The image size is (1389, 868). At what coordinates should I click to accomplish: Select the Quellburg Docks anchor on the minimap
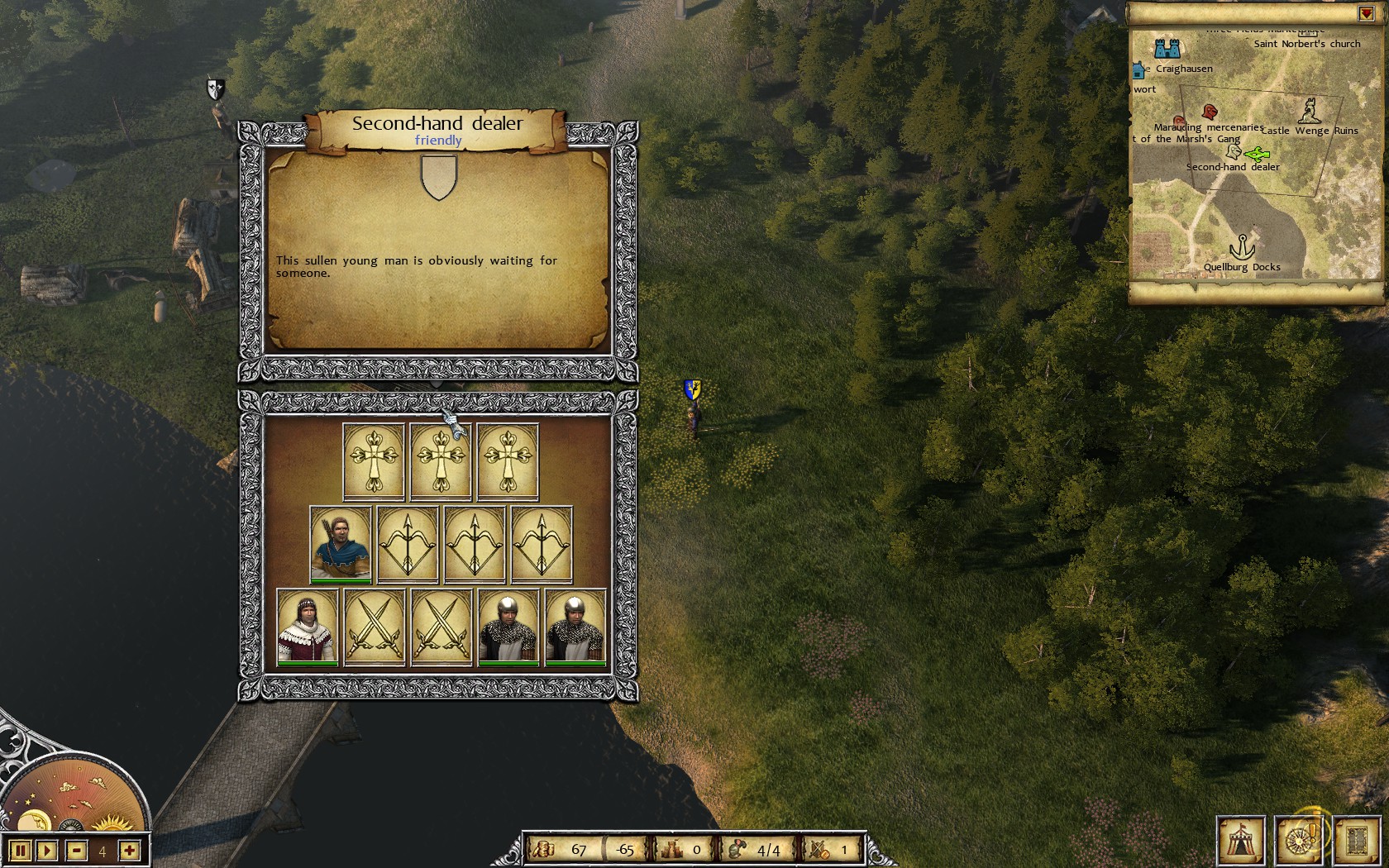point(1240,247)
